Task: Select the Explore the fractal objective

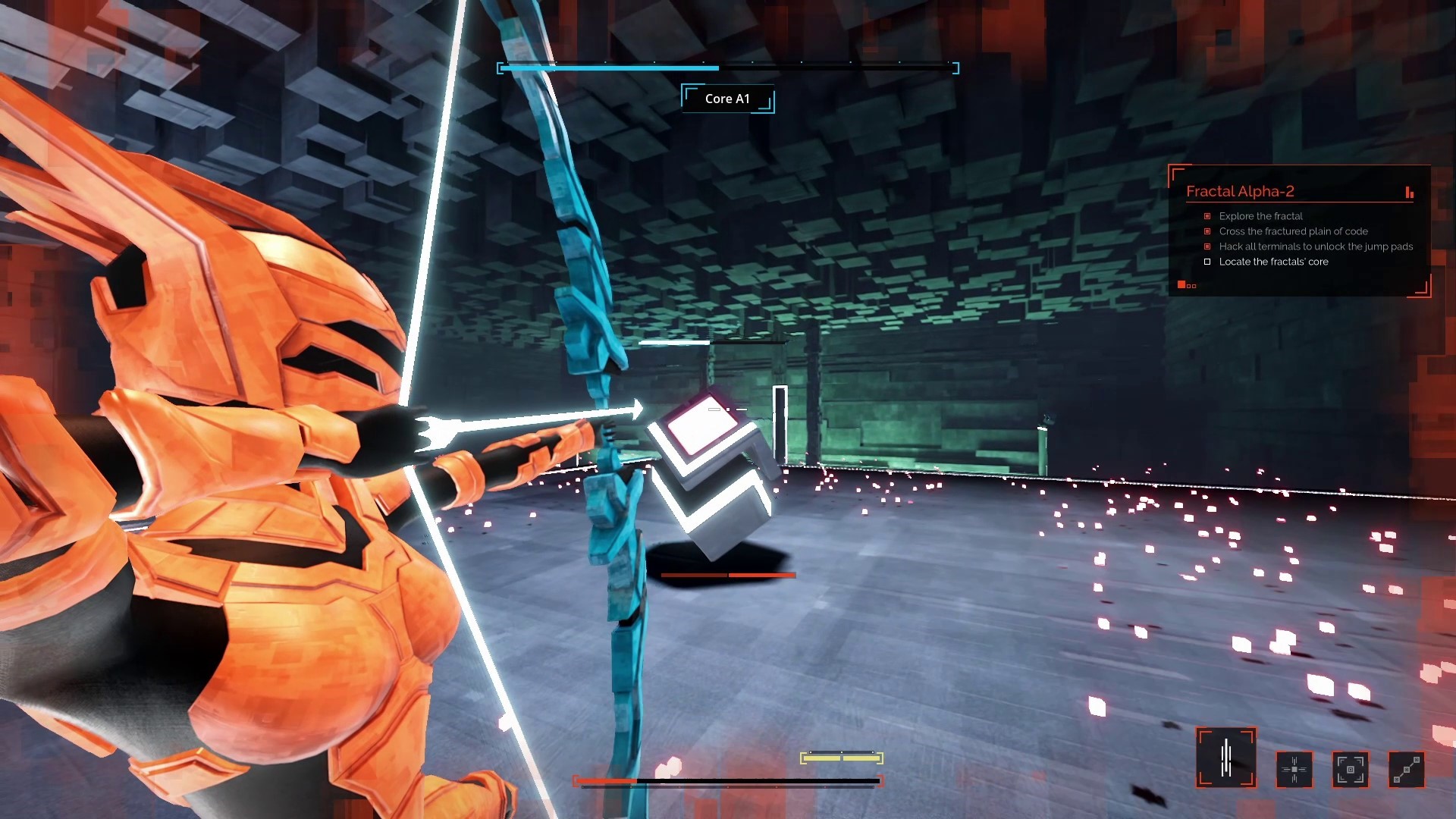Action: pyautogui.click(x=1260, y=216)
